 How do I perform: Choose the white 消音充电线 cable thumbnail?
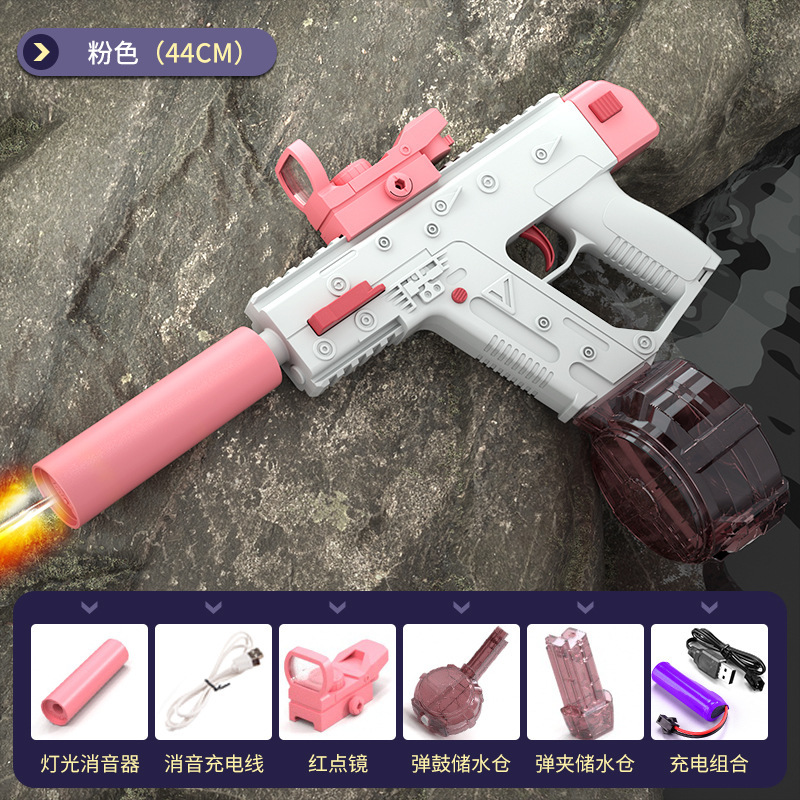[213, 683]
